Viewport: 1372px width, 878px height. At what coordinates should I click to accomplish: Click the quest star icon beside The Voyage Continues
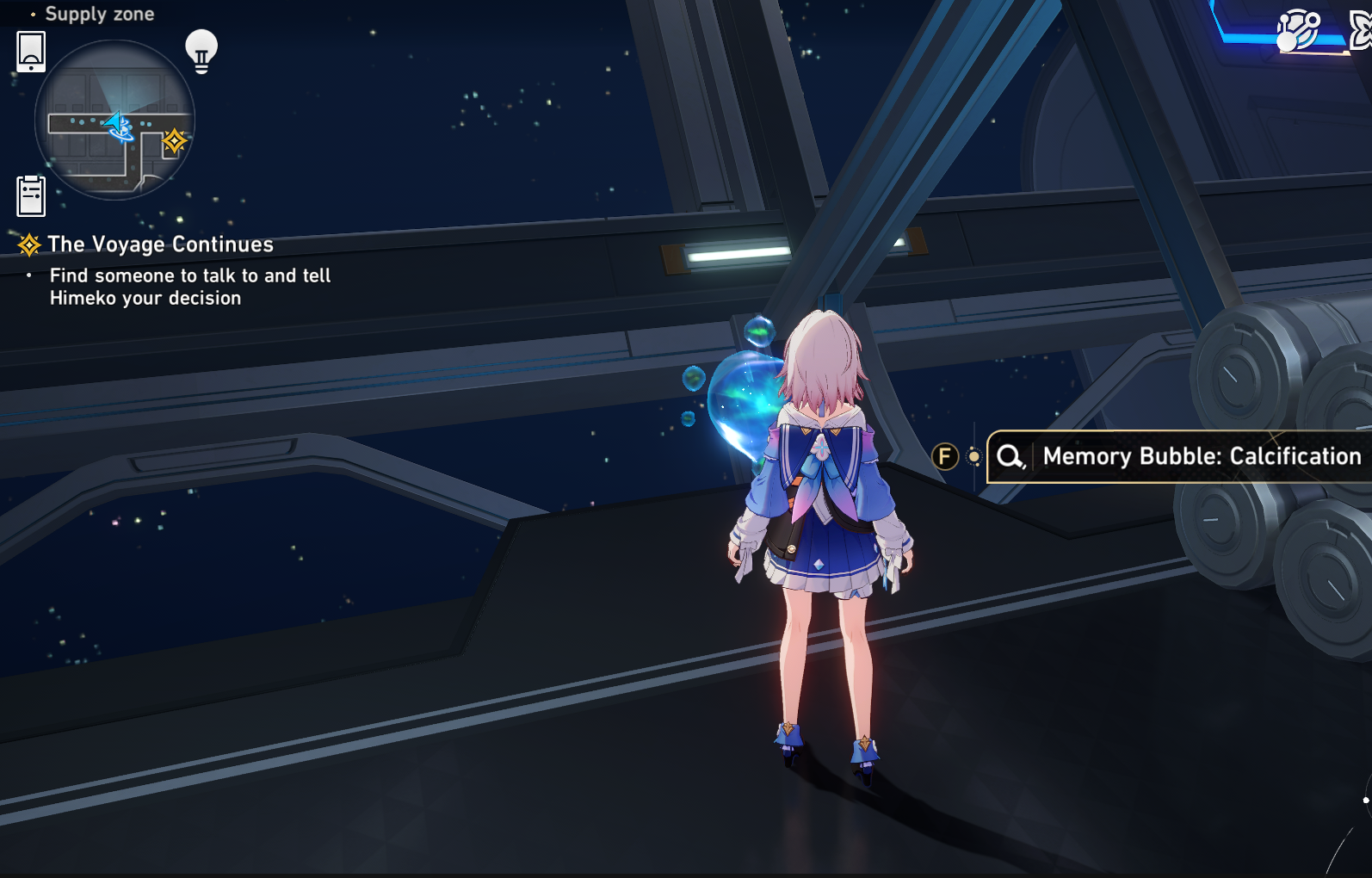click(x=30, y=244)
